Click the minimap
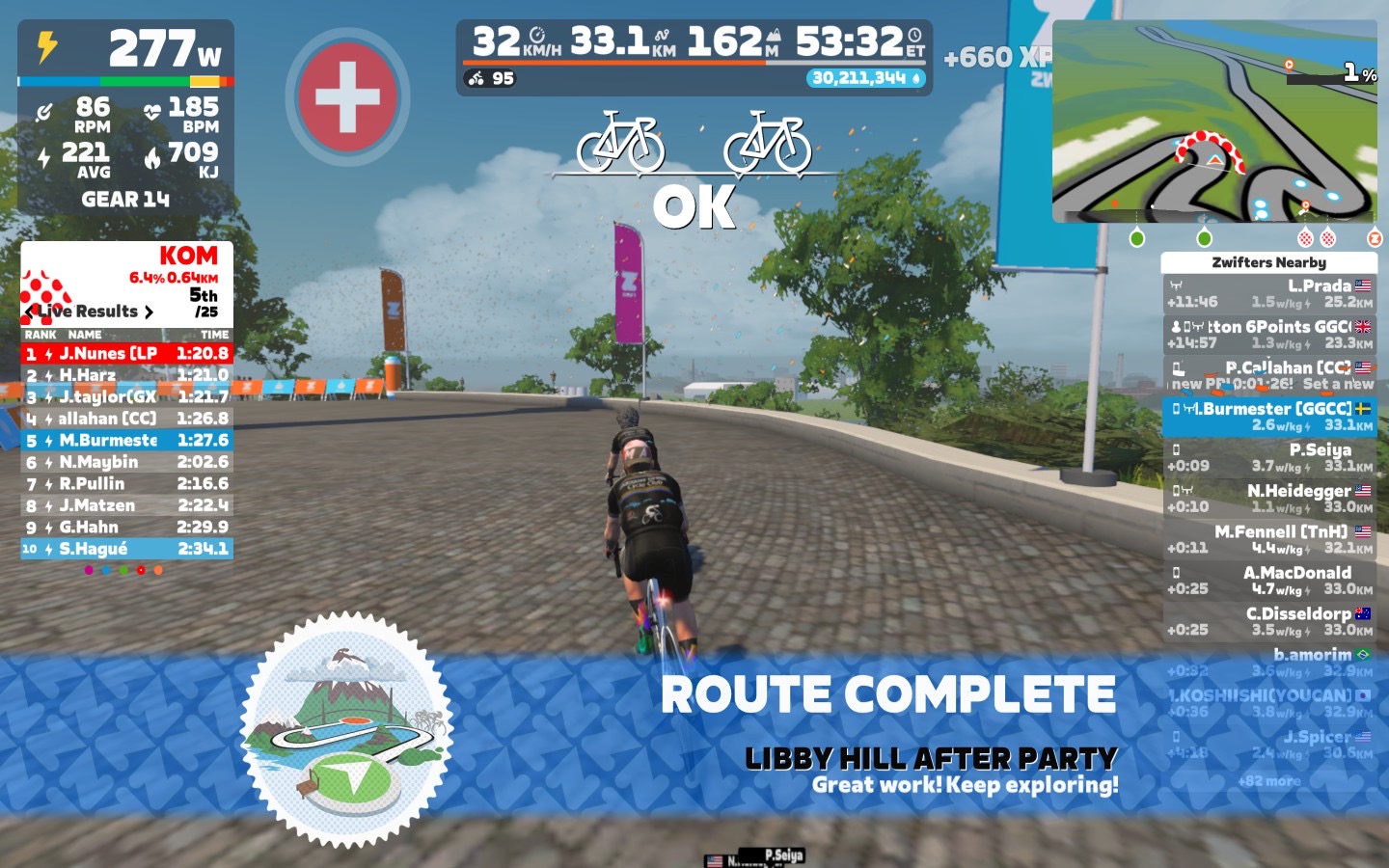This screenshot has height=868, width=1389. [x=1214, y=122]
